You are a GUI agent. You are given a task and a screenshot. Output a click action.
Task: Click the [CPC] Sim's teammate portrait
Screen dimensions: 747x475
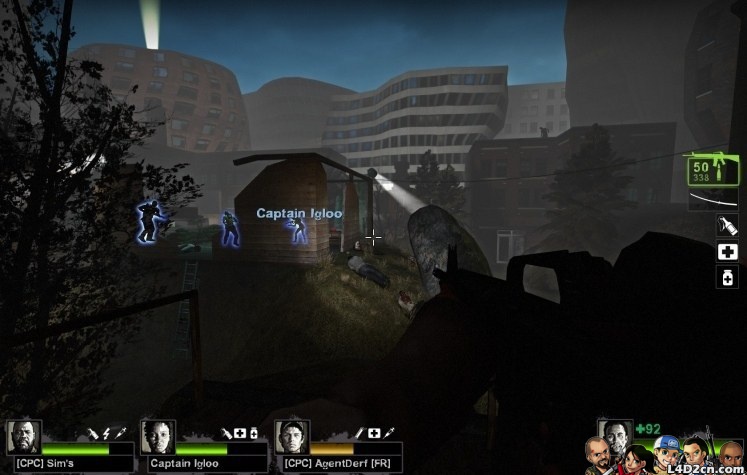pos(24,437)
